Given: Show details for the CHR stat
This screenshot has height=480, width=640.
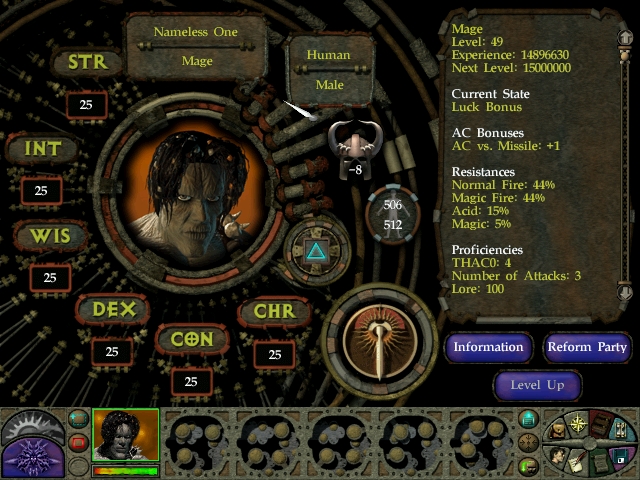Looking at the screenshot, I should click(274, 311).
